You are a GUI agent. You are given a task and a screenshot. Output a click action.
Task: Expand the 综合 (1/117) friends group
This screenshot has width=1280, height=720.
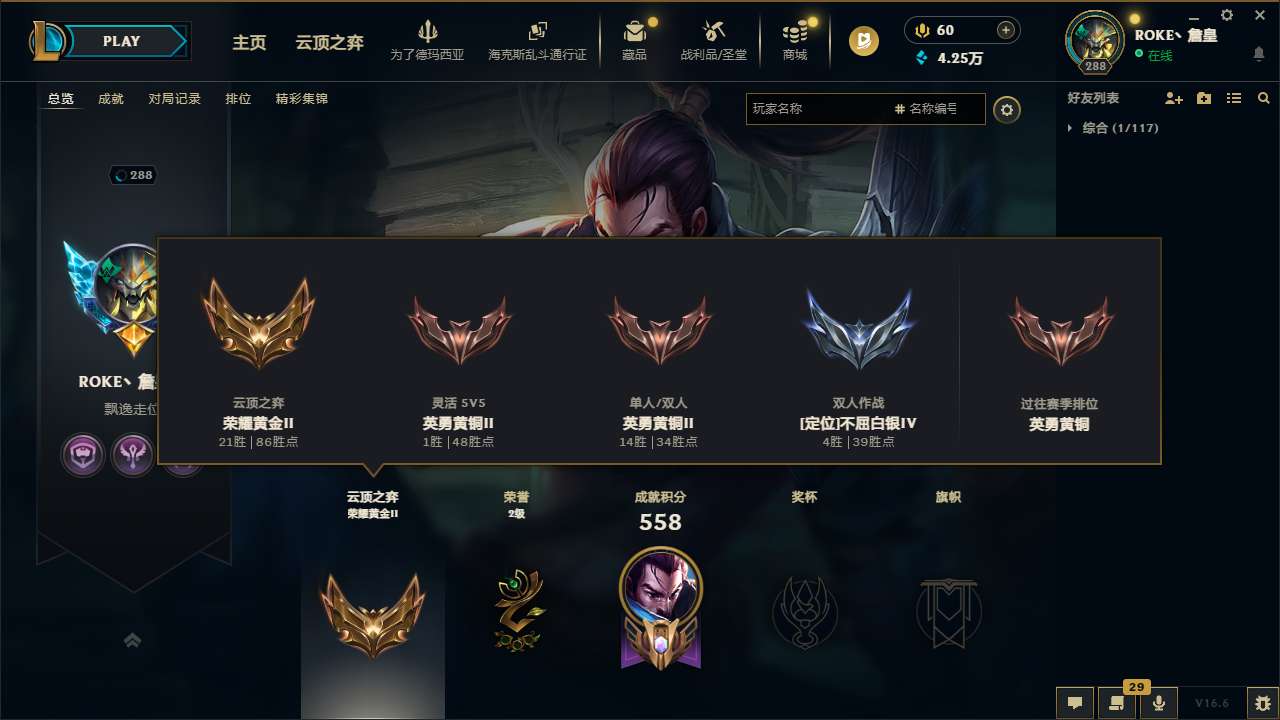click(x=1124, y=128)
